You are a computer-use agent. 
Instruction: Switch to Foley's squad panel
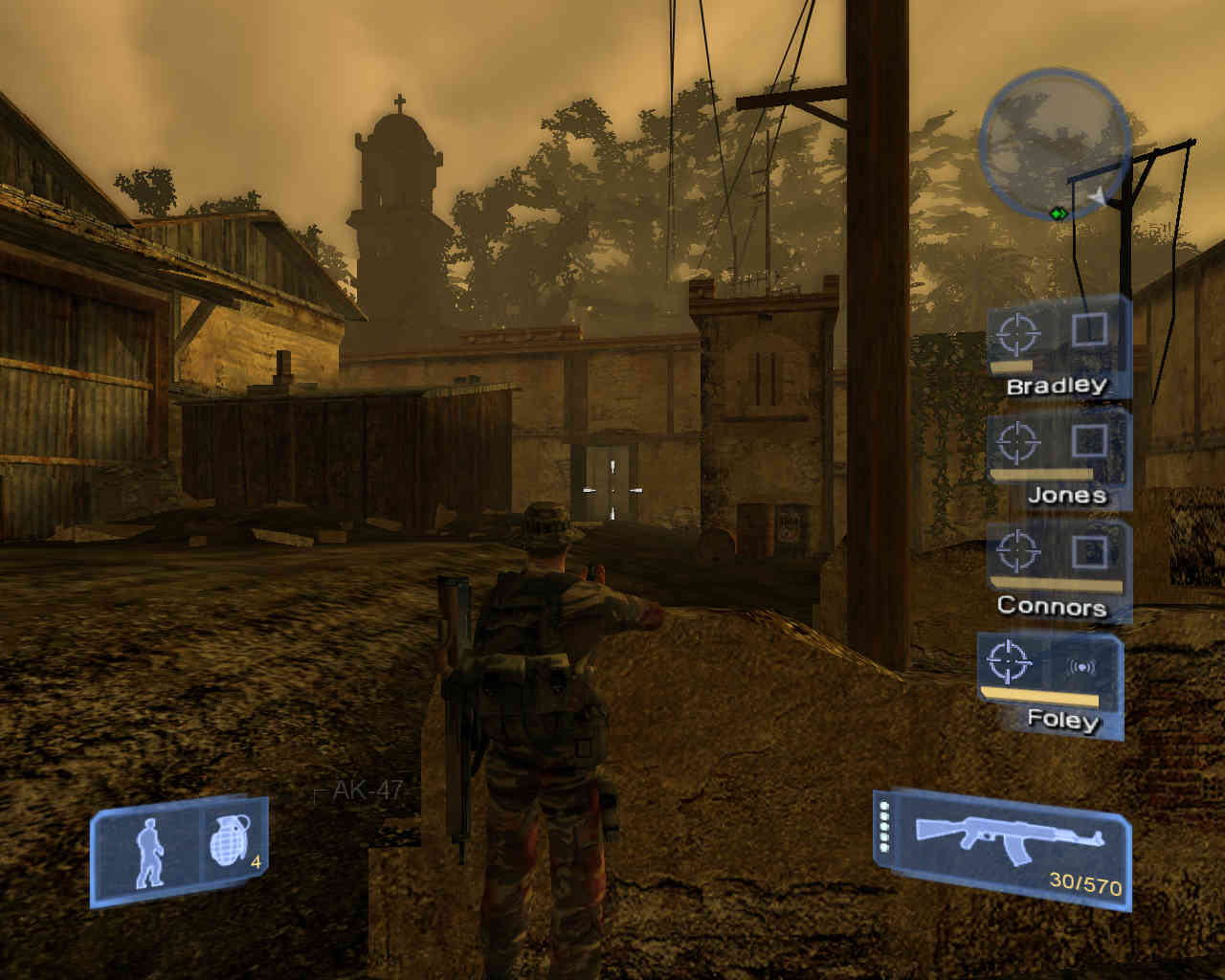[1051, 682]
